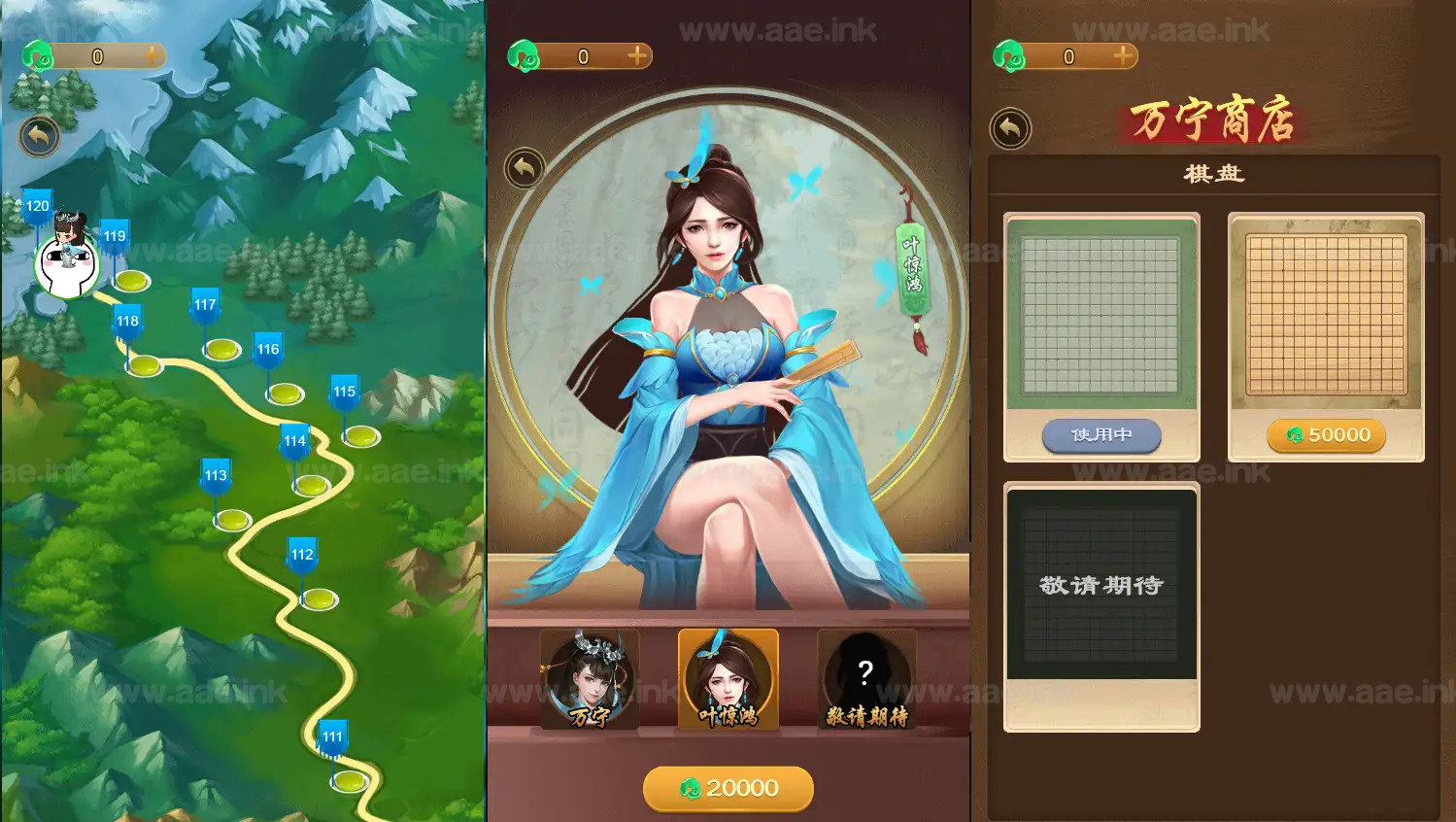Buy the character for 20000 coins
The height and width of the screenshot is (822, 1456).
728,789
